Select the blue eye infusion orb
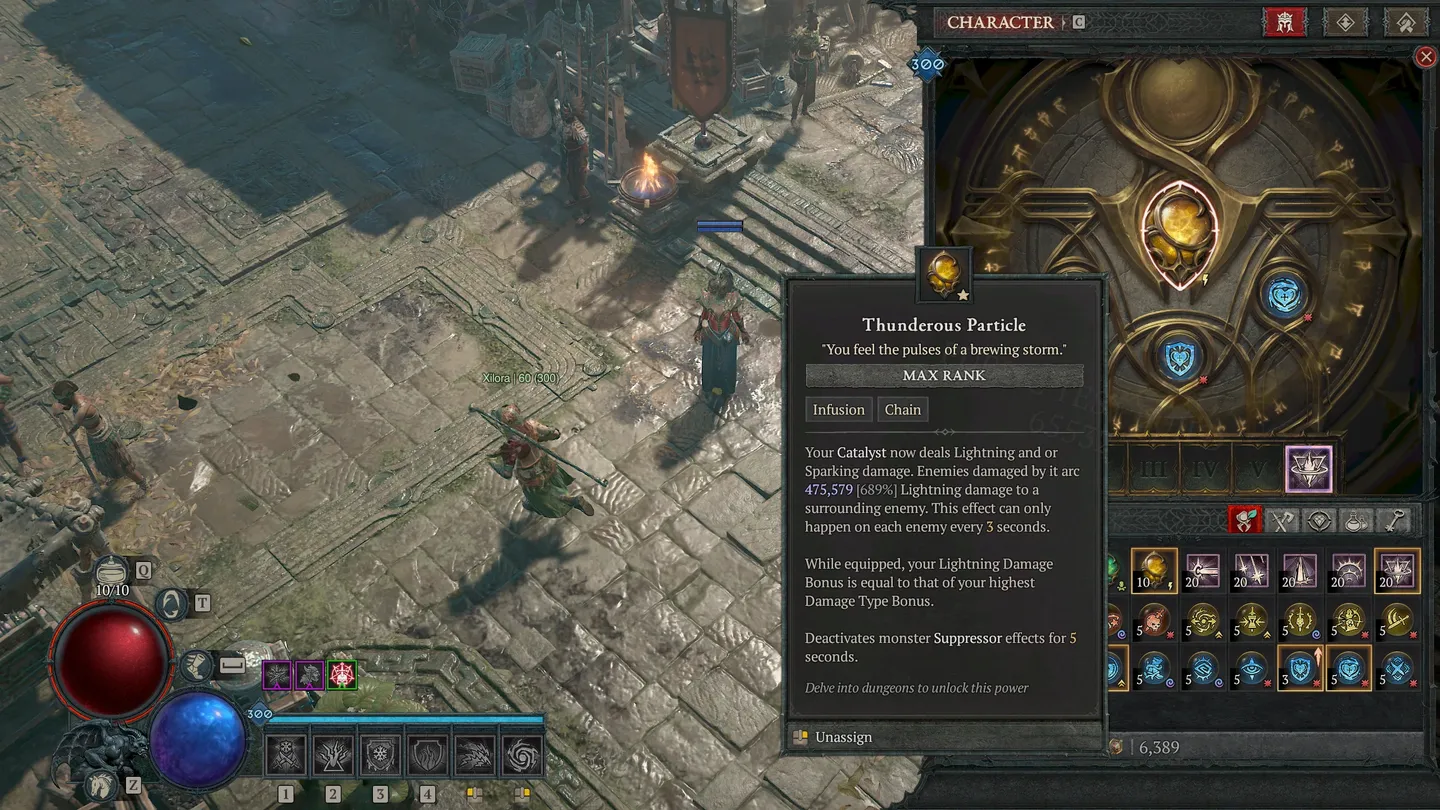The image size is (1440, 810). pyautogui.click(x=1251, y=669)
